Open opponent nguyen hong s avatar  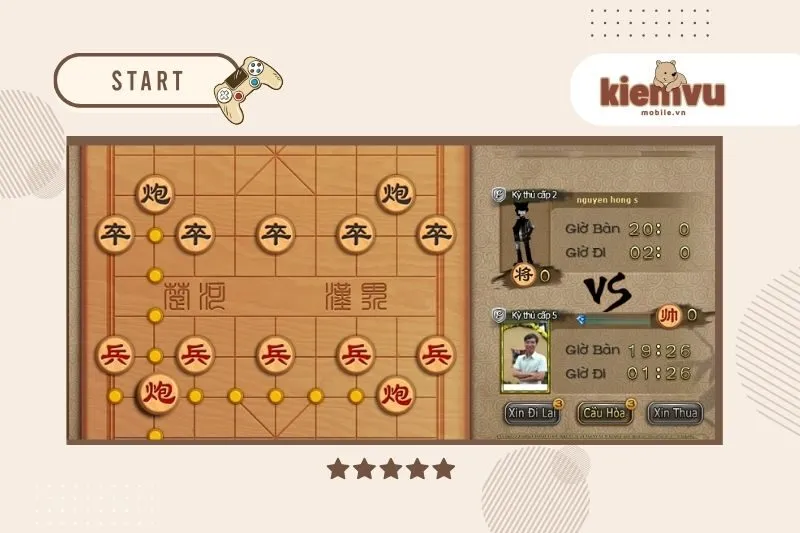(520, 231)
